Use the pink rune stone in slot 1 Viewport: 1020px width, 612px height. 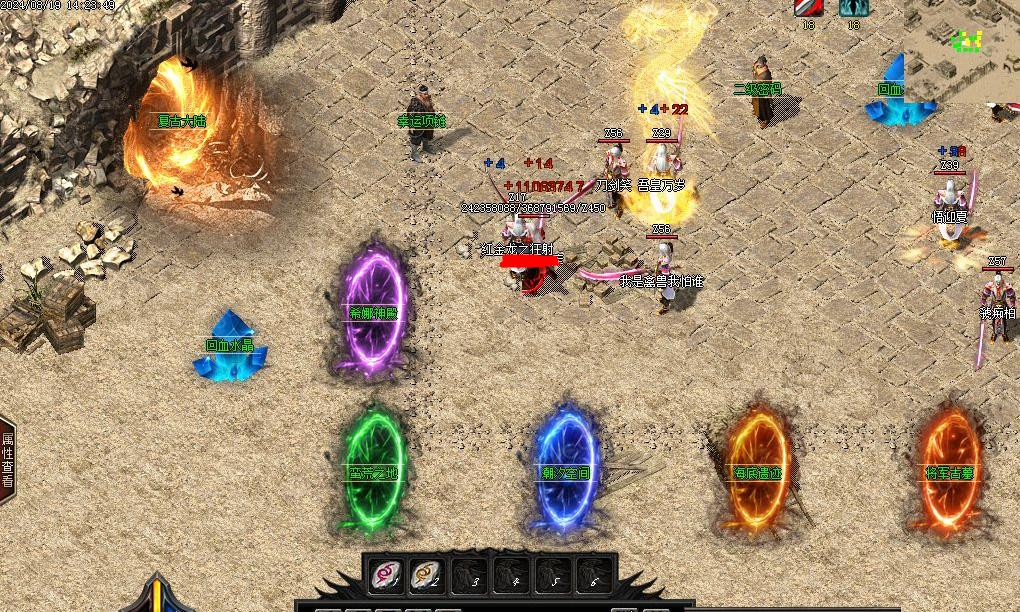coord(386,574)
